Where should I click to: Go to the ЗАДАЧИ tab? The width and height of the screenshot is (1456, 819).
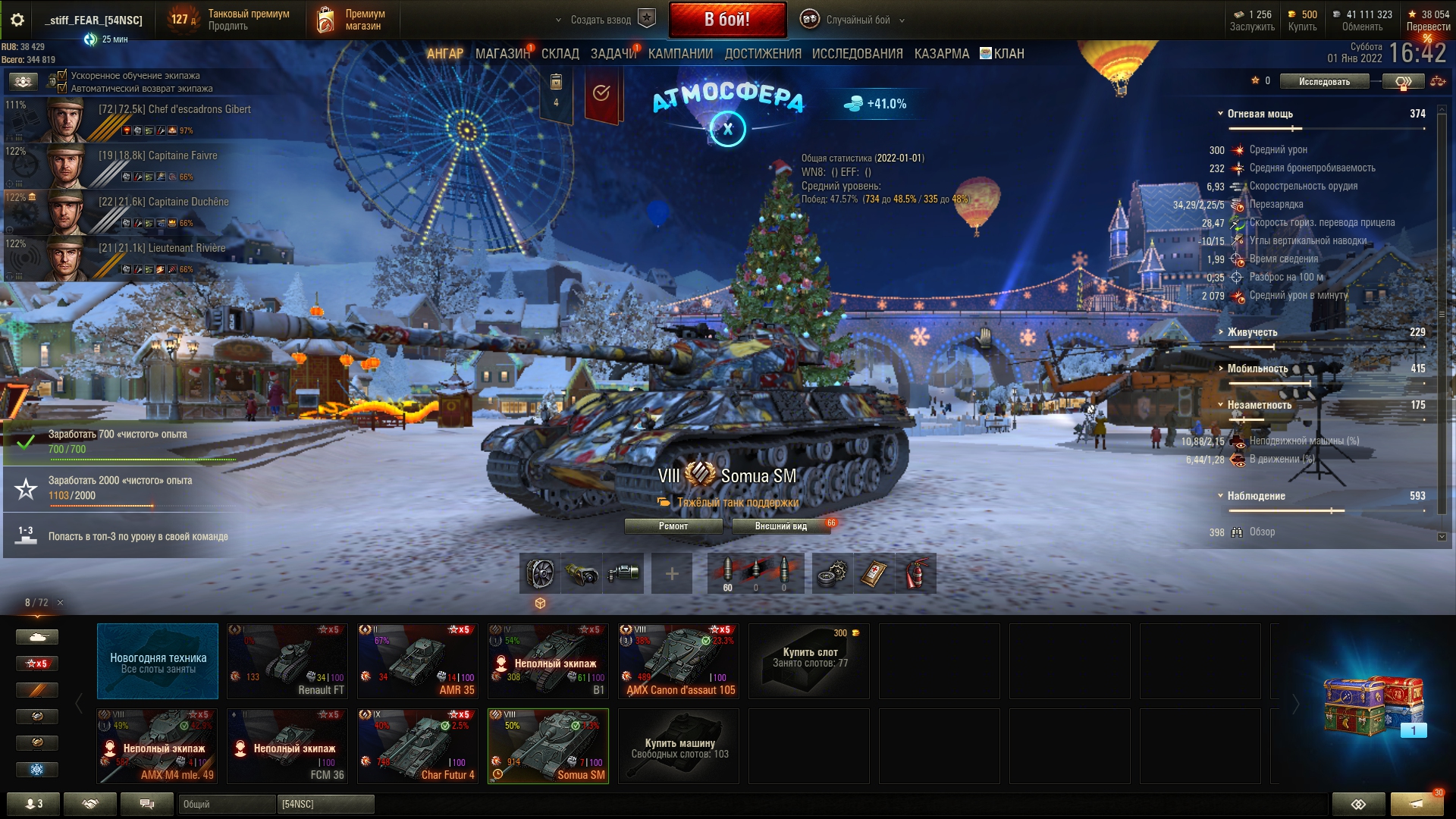pos(613,54)
